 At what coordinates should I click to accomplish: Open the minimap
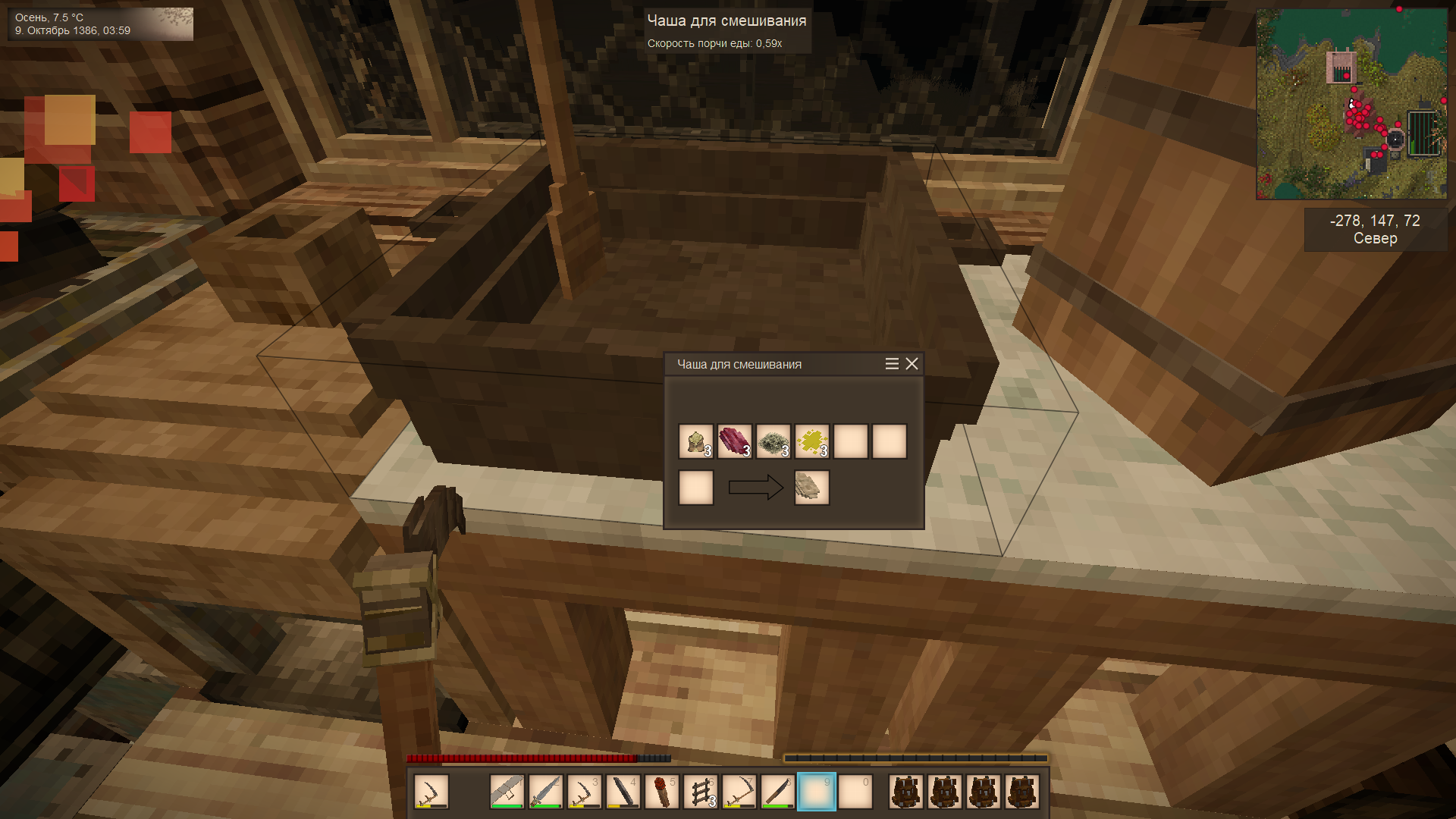(1351, 104)
